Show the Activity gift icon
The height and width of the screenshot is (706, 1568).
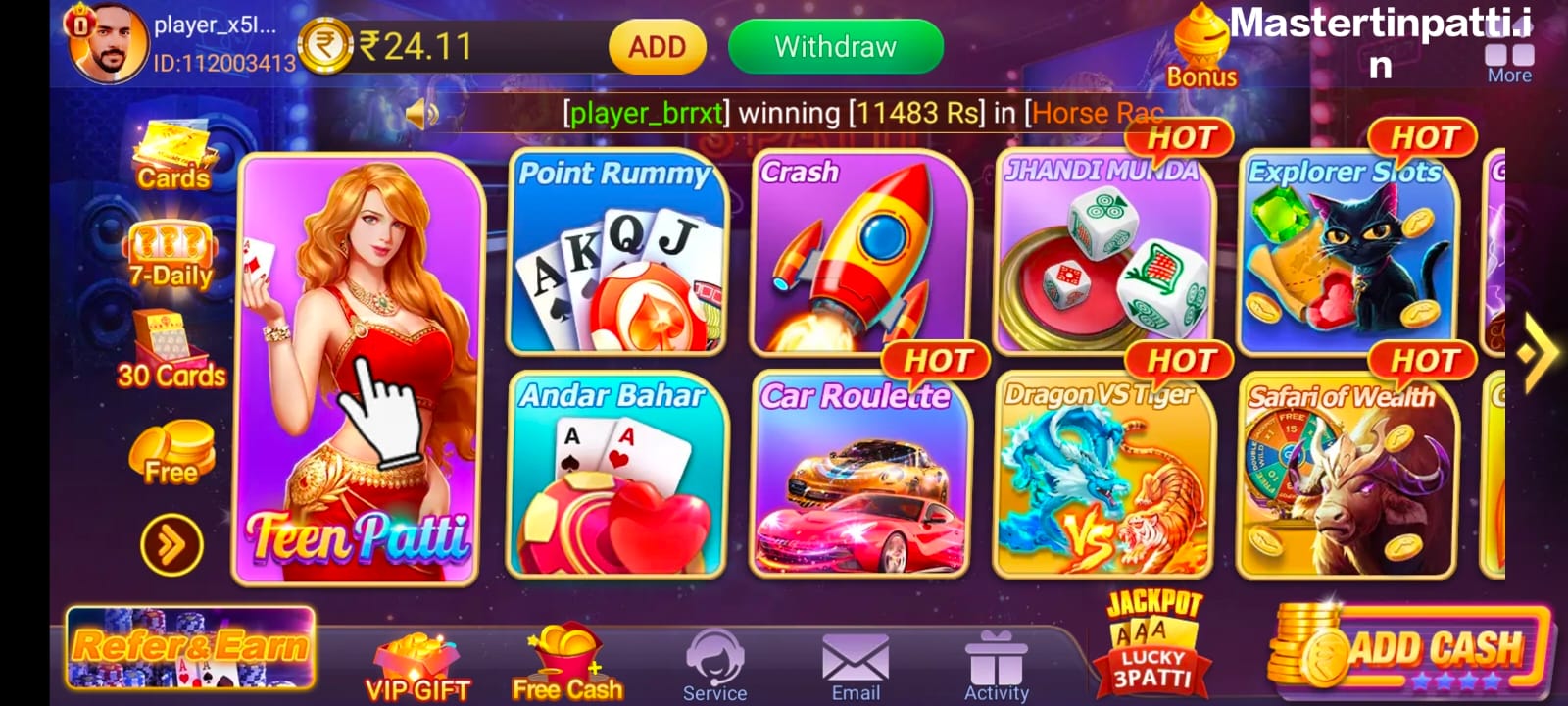(996, 665)
